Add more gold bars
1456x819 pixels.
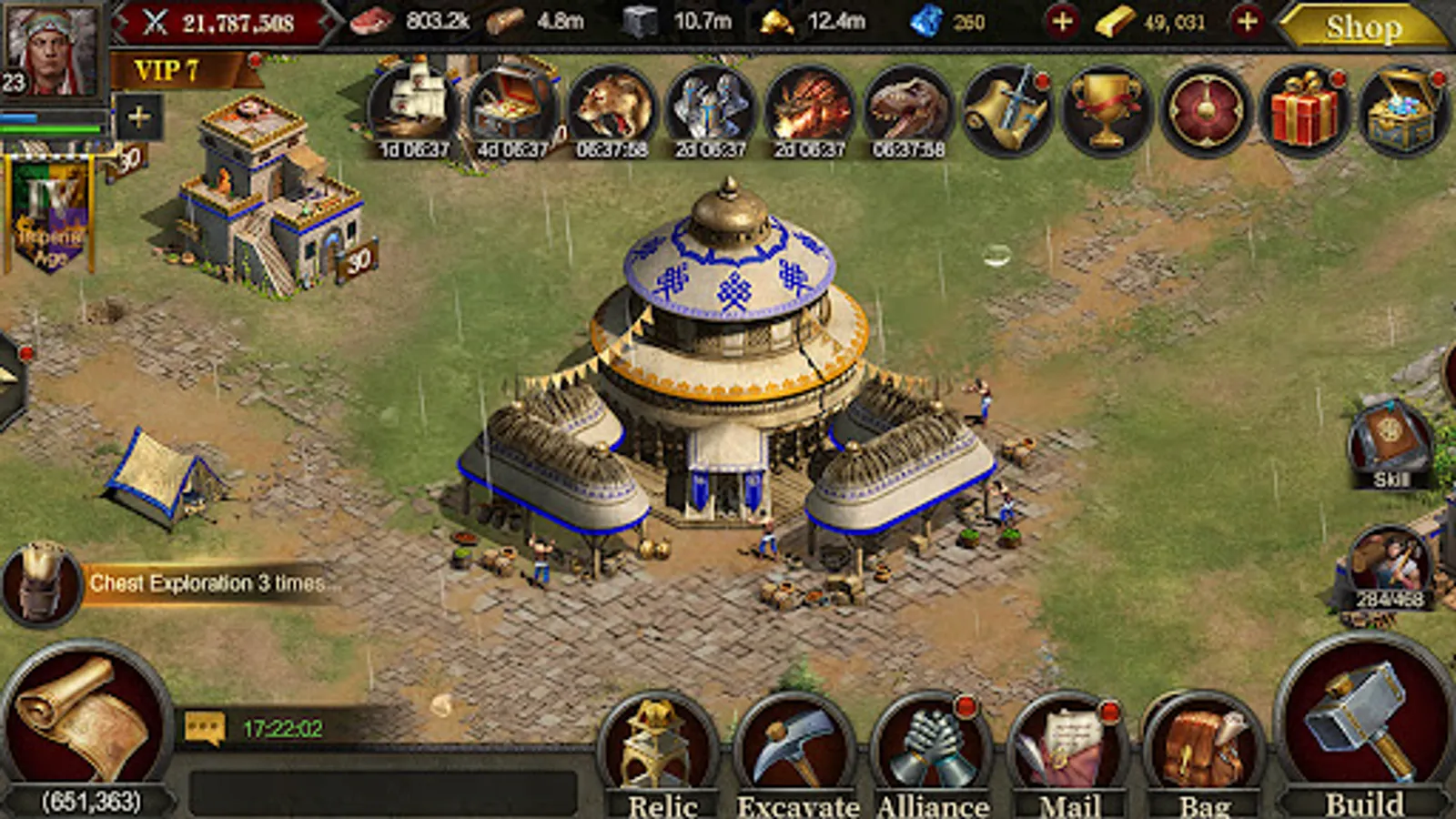[1248, 21]
